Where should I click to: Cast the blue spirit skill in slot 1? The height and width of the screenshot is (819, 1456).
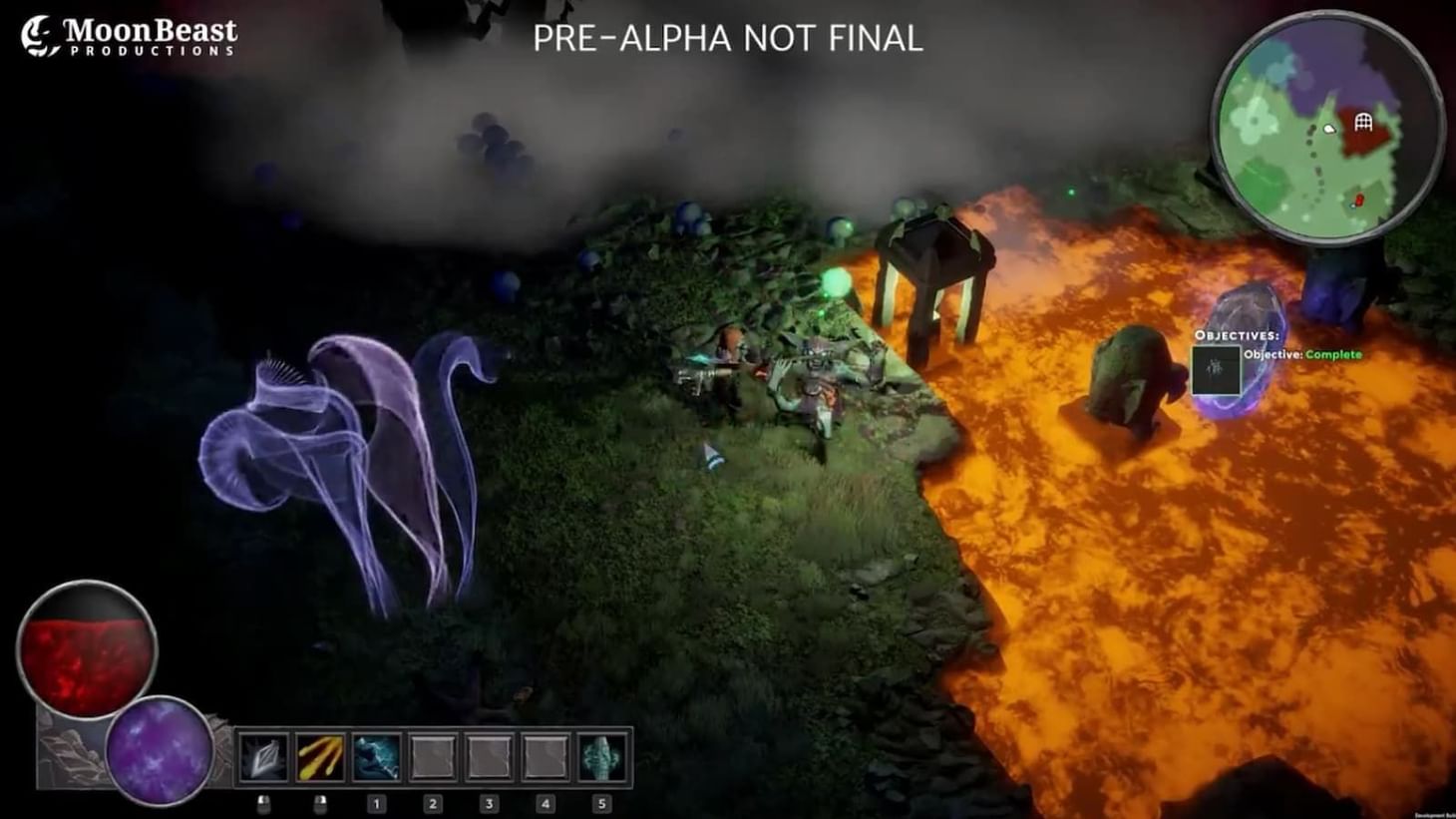(x=376, y=756)
